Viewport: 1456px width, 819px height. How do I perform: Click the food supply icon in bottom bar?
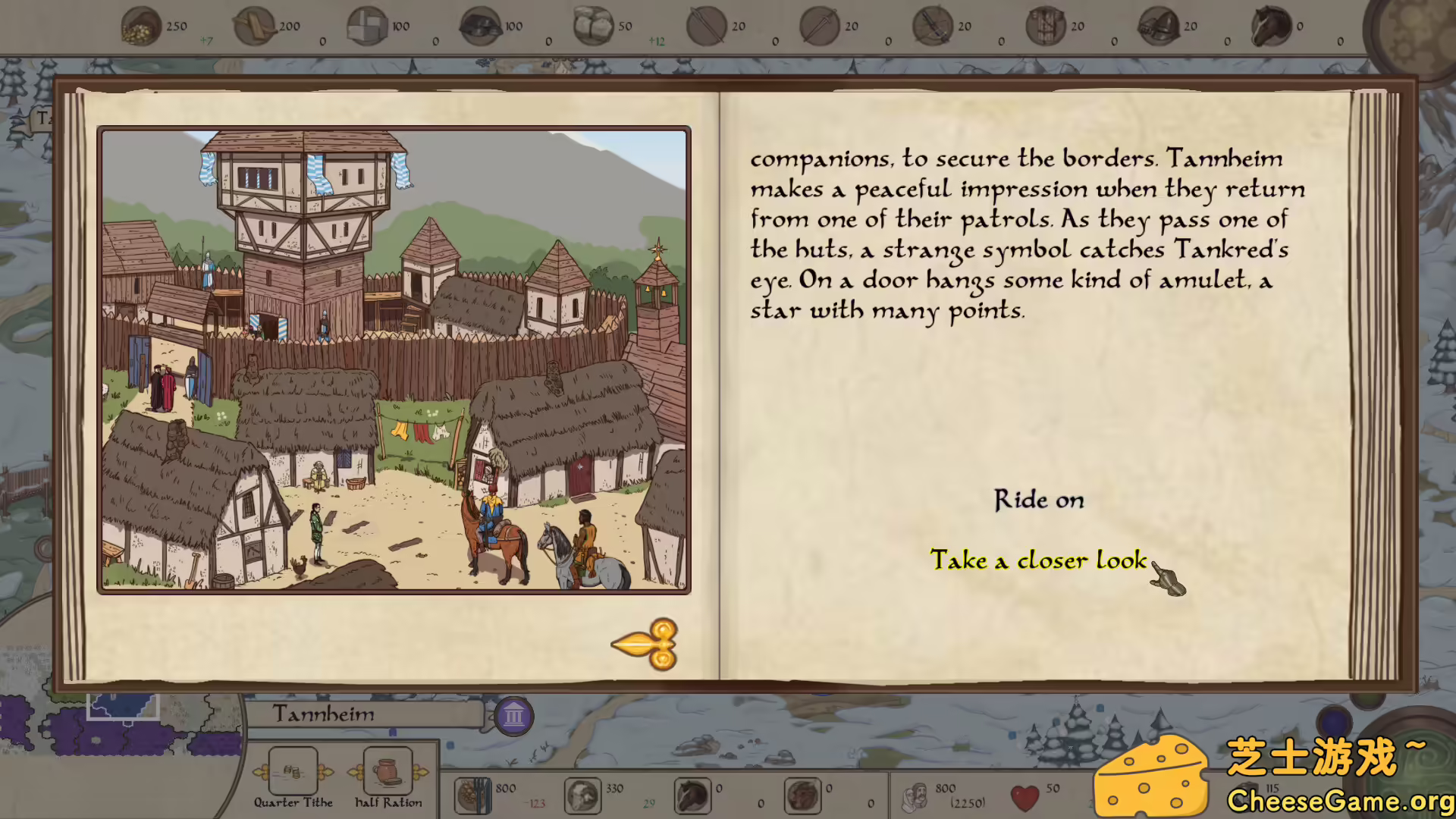coord(473,795)
